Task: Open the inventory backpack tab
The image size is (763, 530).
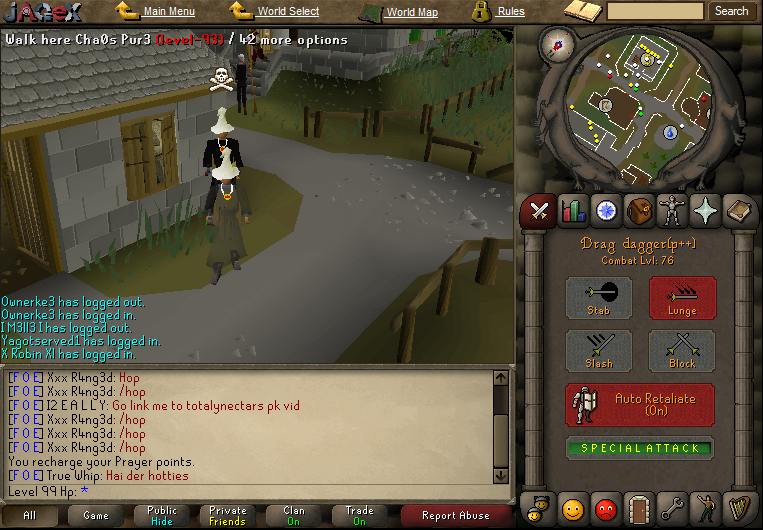Action: point(639,211)
